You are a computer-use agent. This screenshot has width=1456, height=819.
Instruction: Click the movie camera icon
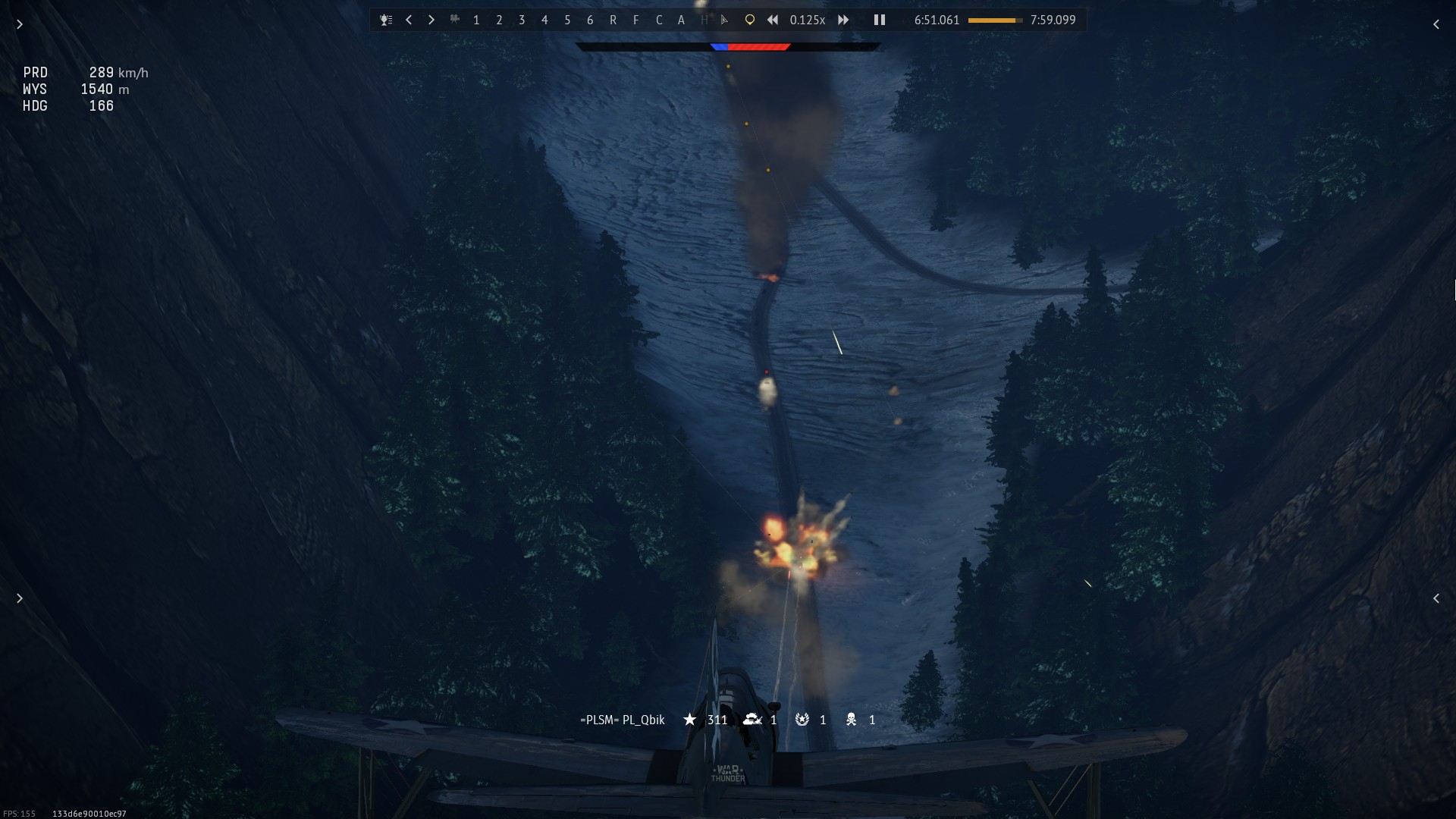coord(454,20)
